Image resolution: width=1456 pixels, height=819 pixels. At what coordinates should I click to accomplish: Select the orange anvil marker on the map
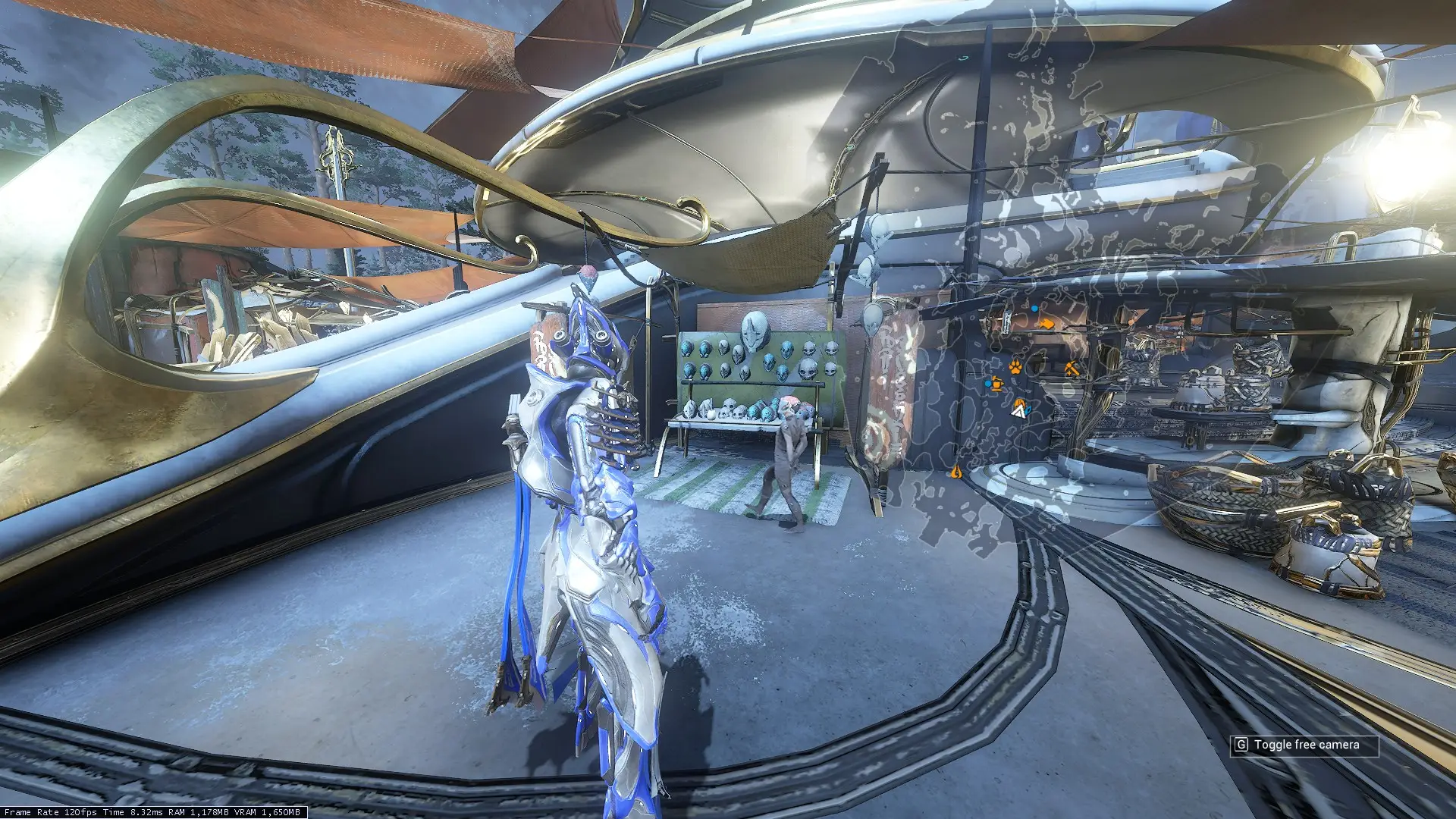click(x=996, y=384)
